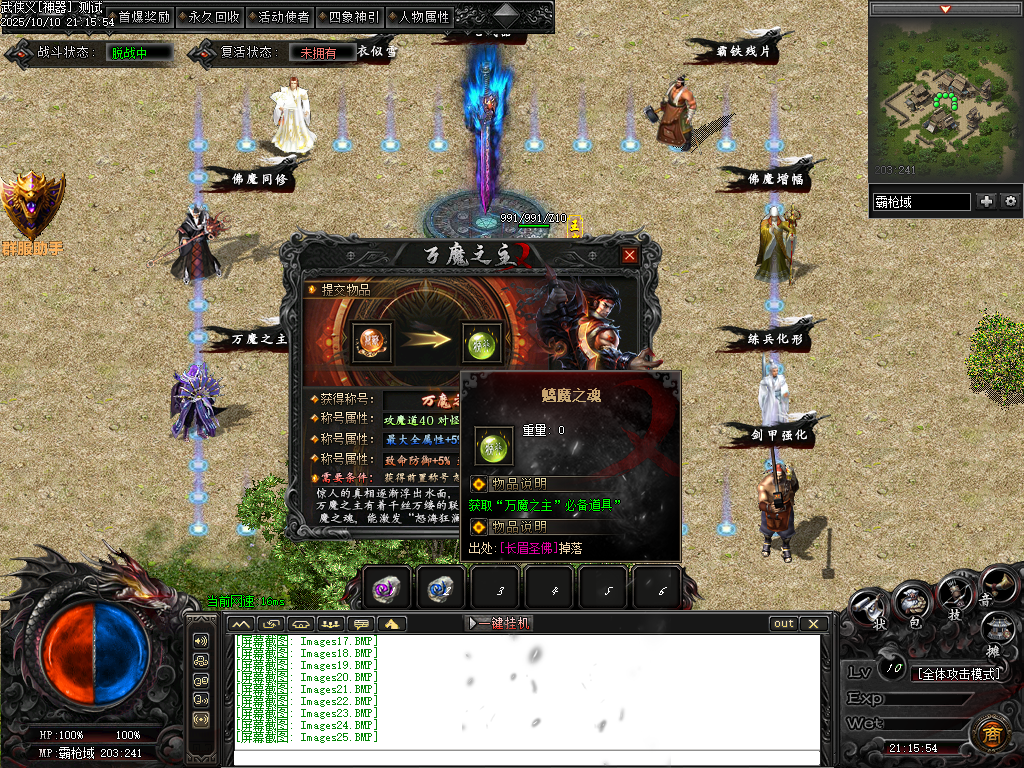
Task: Close the chat panel with X button
Action: 814,623
